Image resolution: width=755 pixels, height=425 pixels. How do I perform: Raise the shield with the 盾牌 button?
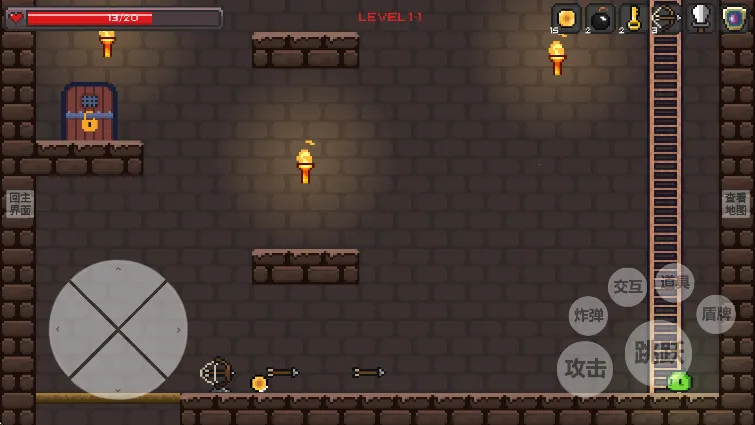pyautogui.click(x=715, y=314)
